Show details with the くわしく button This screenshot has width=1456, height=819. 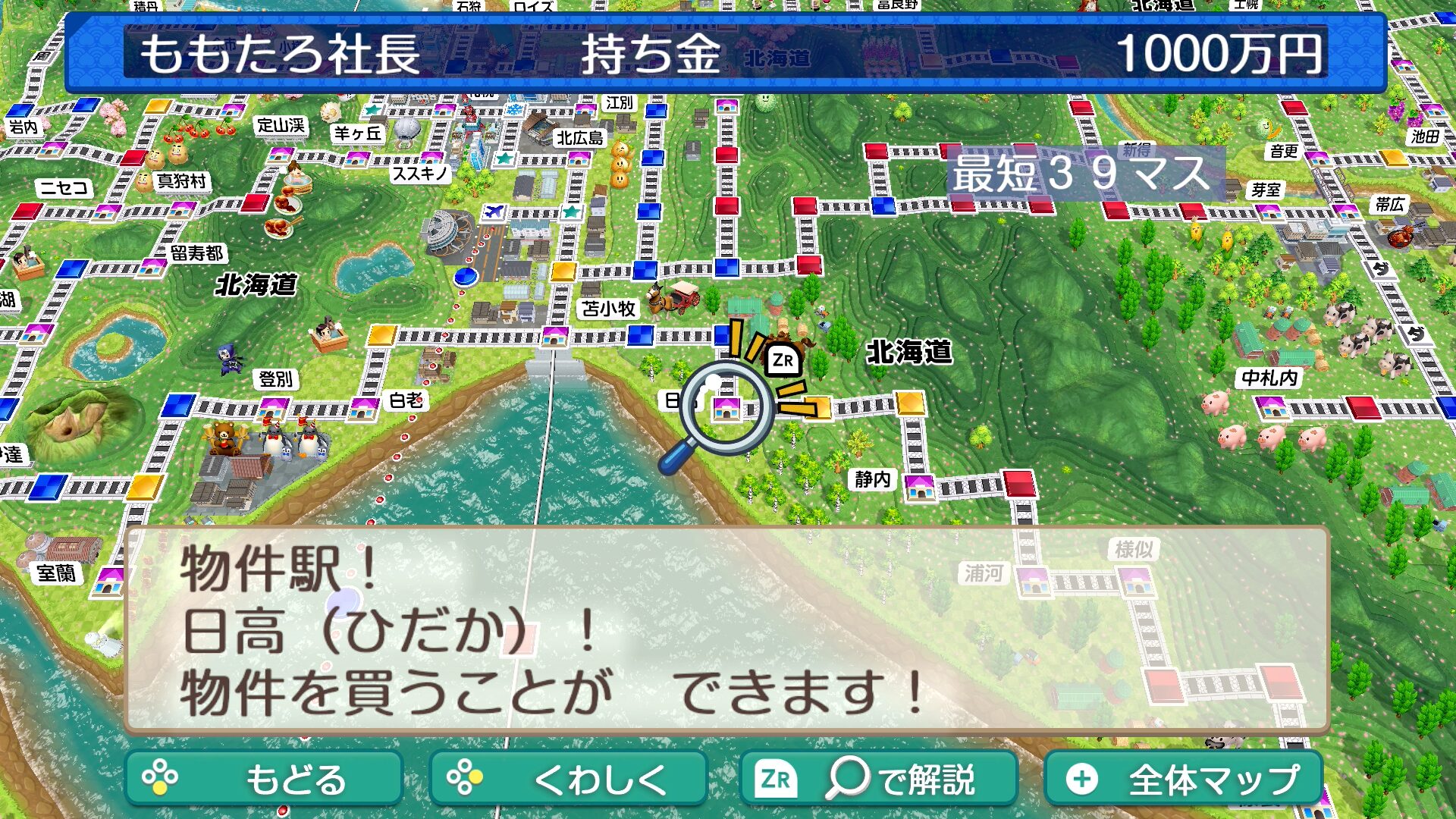pyautogui.click(x=568, y=778)
